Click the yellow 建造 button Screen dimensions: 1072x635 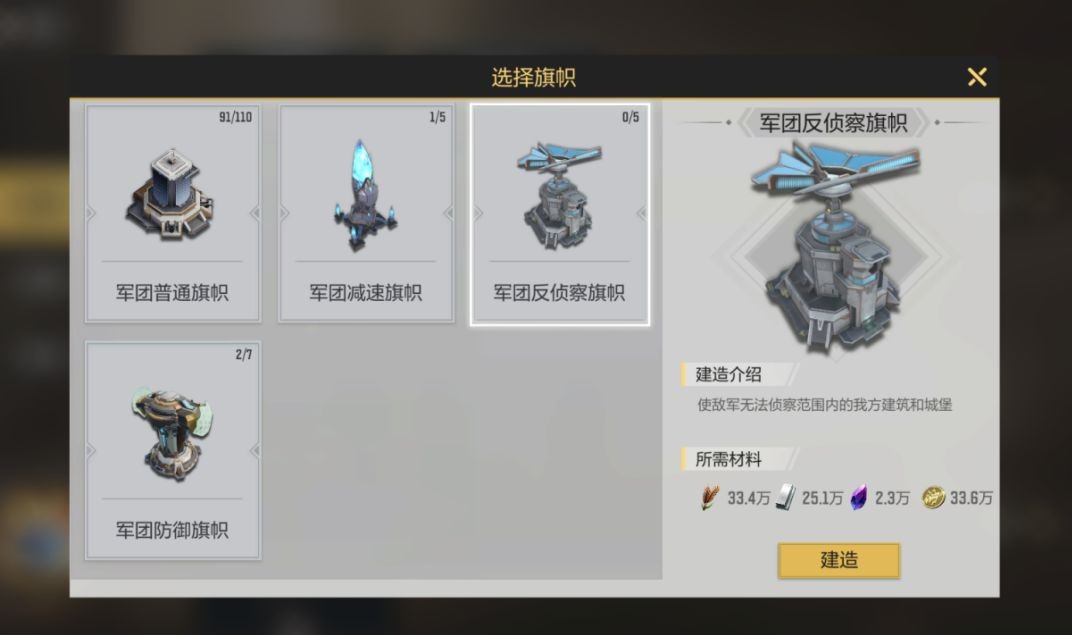click(838, 560)
